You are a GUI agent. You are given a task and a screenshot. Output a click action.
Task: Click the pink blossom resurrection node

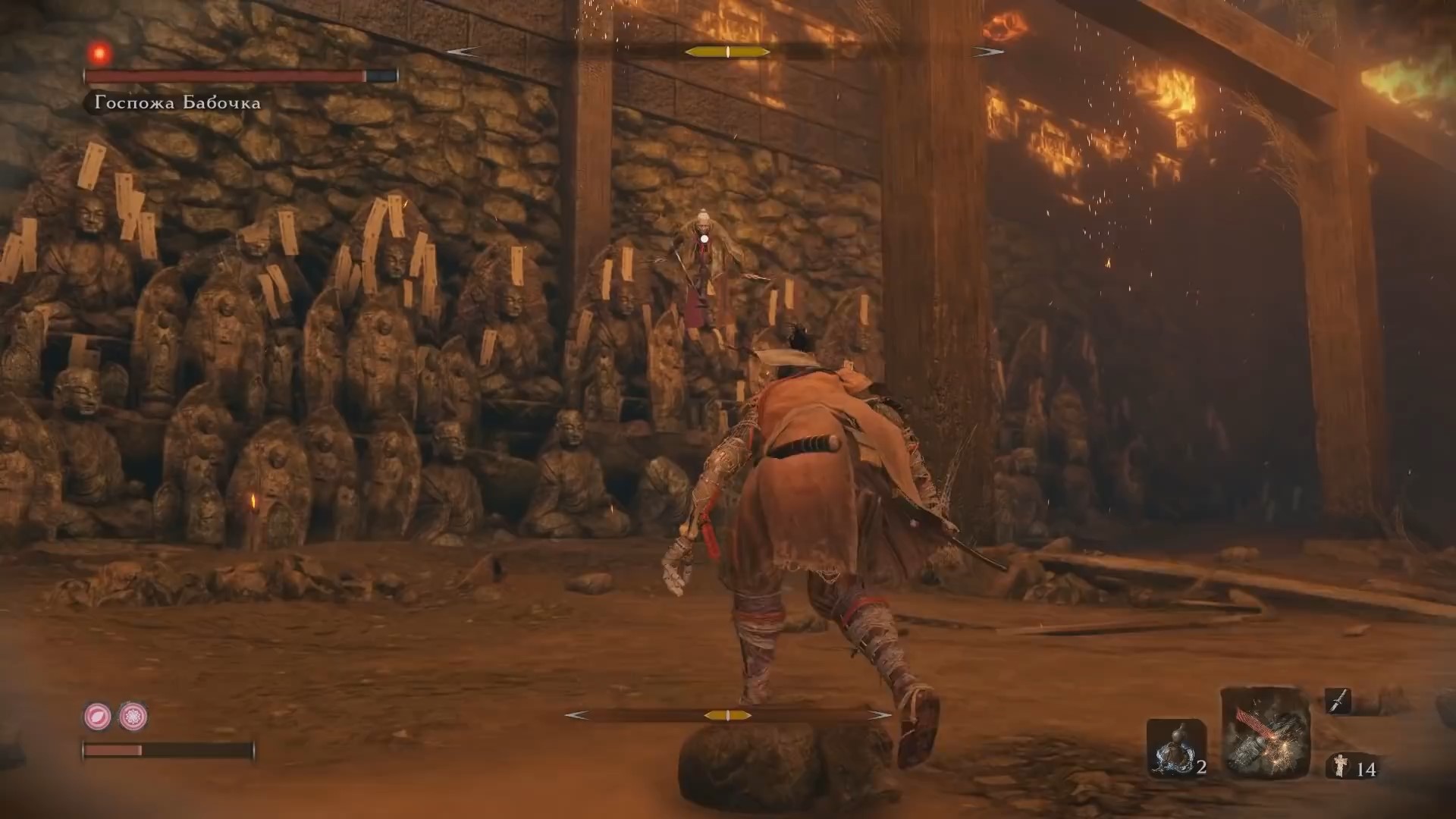133,716
